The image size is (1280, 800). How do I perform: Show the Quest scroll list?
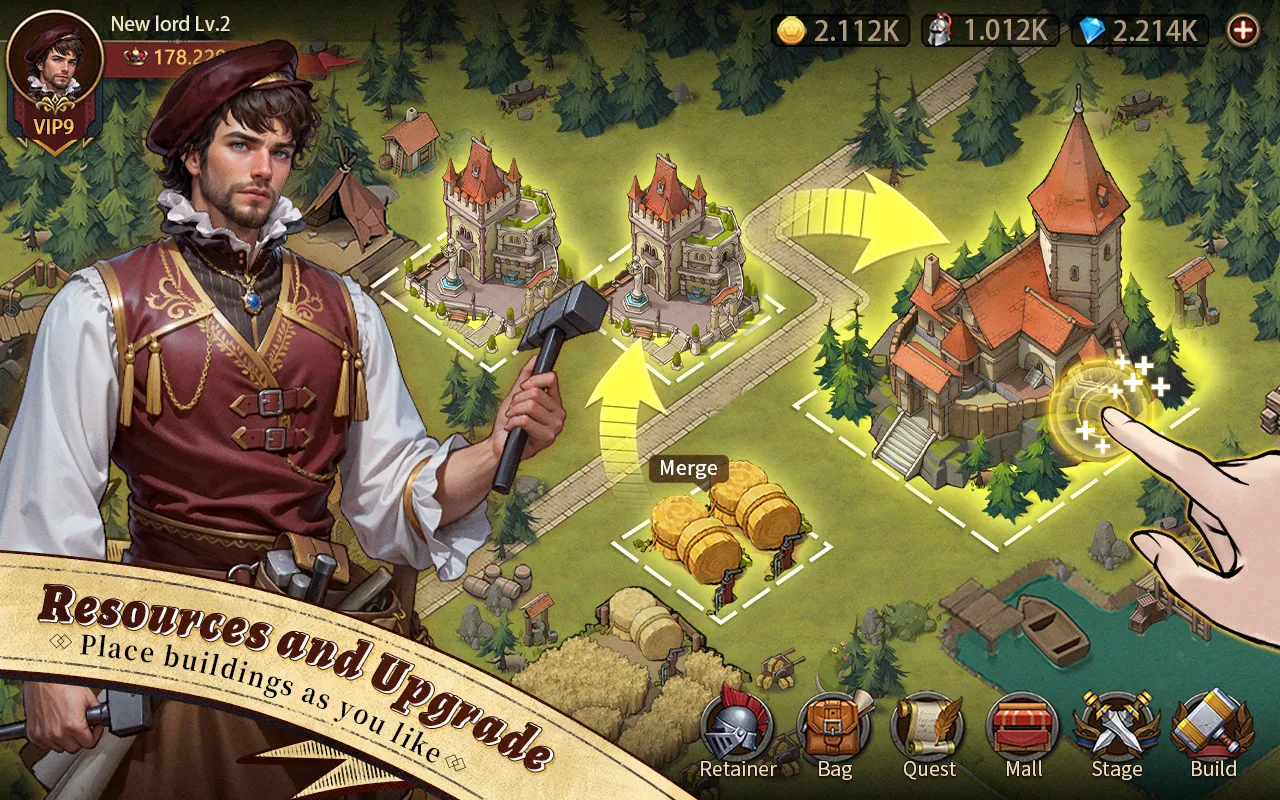929,728
